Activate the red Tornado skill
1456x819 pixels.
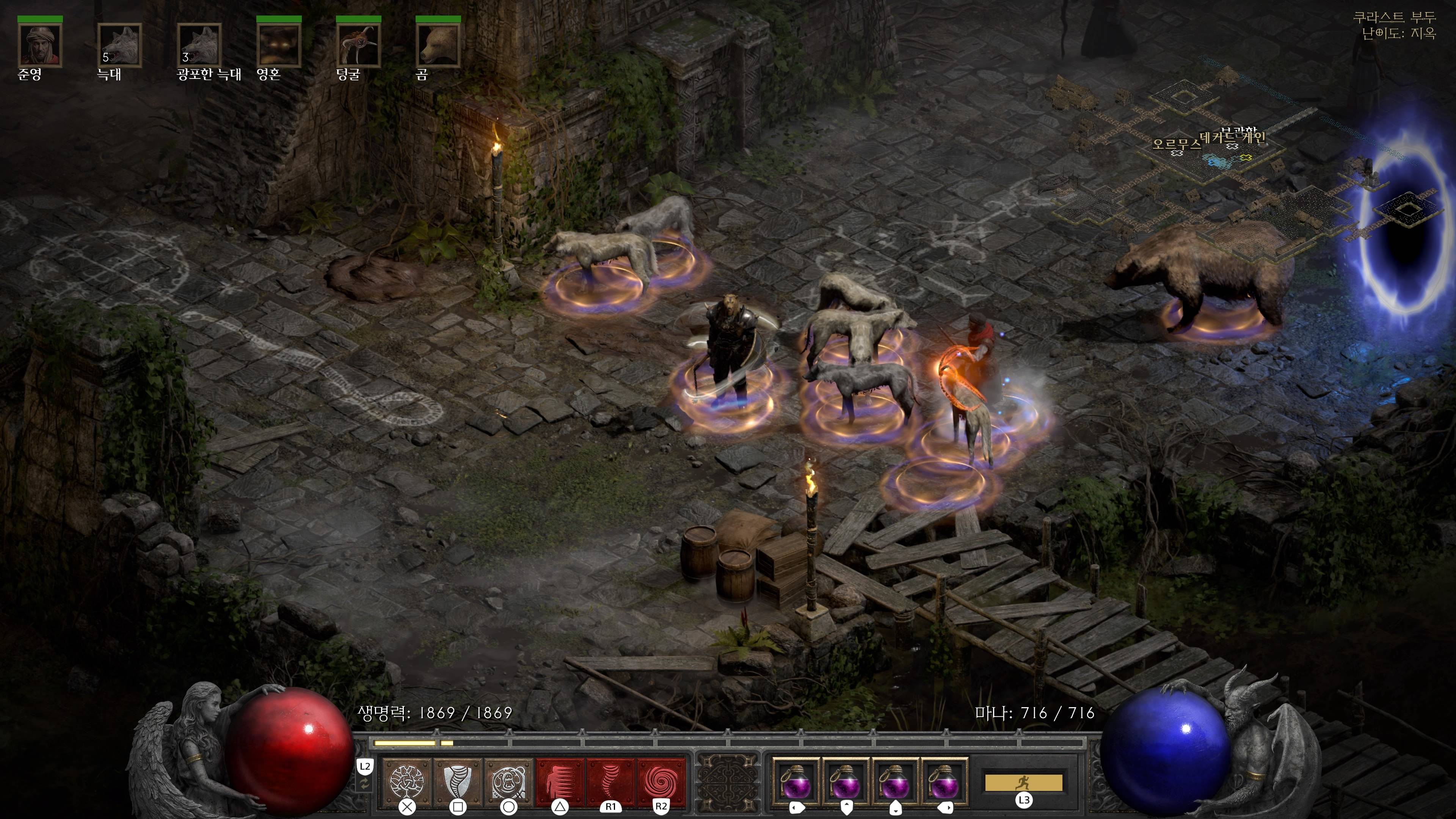pos(610,782)
